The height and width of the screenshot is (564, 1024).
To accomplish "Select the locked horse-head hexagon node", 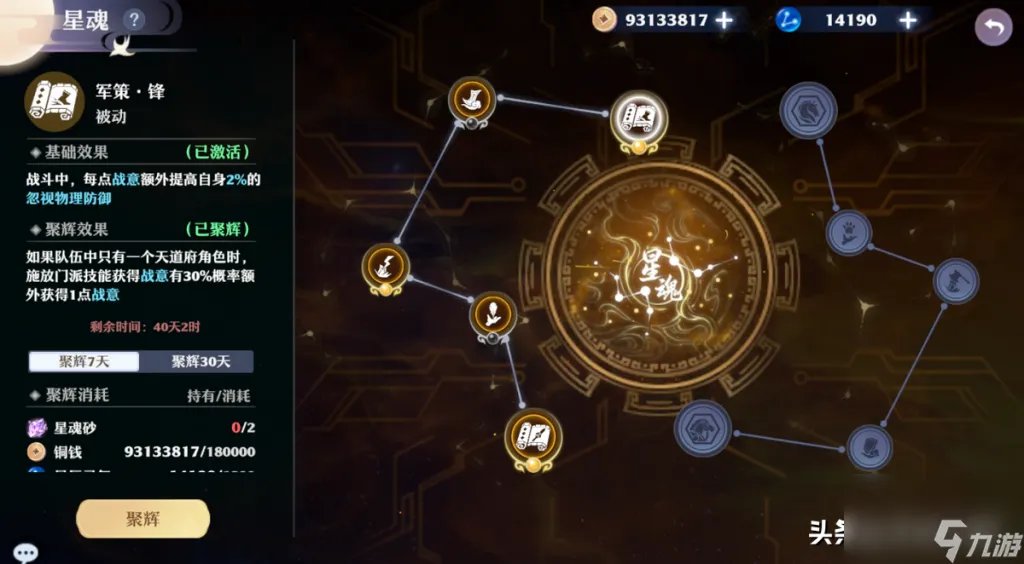I will pos(808,107).
